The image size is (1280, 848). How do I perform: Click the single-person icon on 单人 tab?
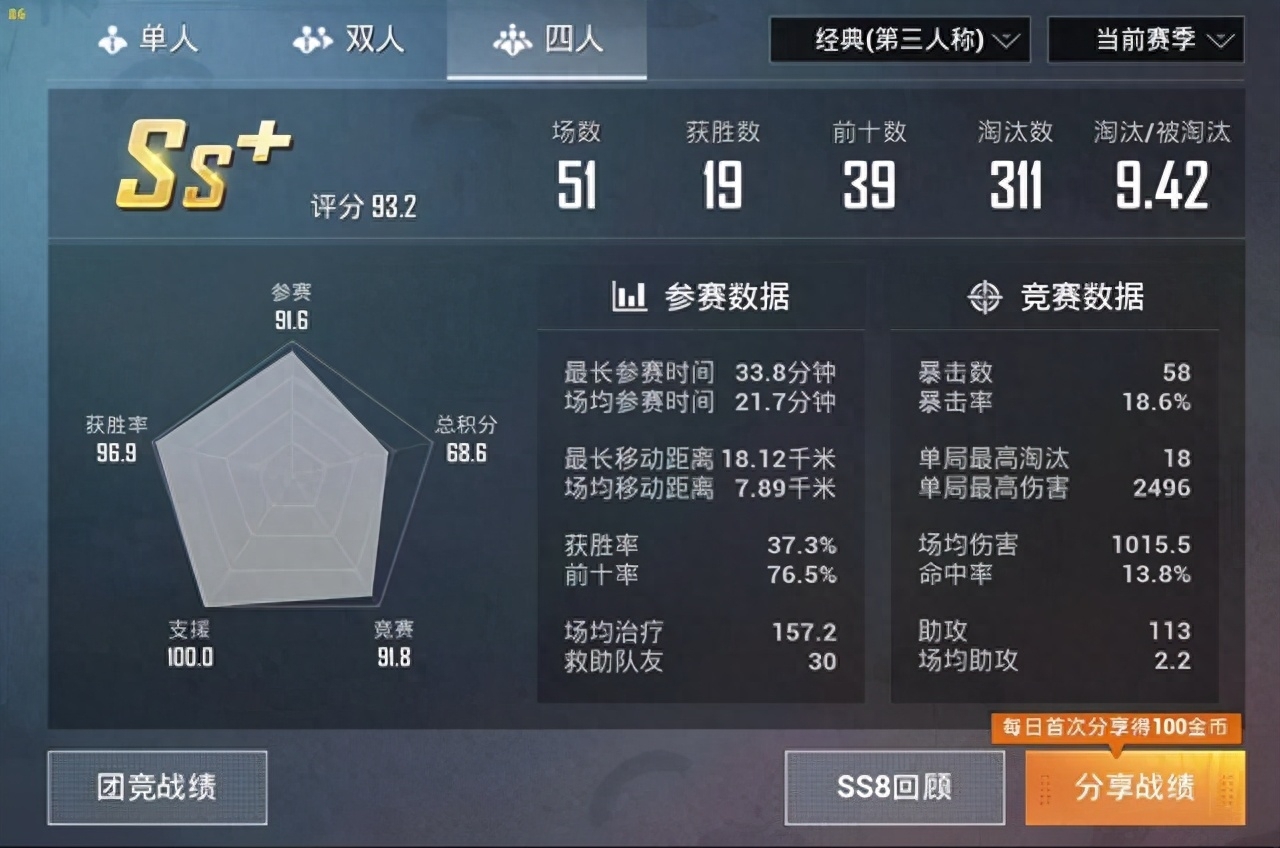pos(110,39)
